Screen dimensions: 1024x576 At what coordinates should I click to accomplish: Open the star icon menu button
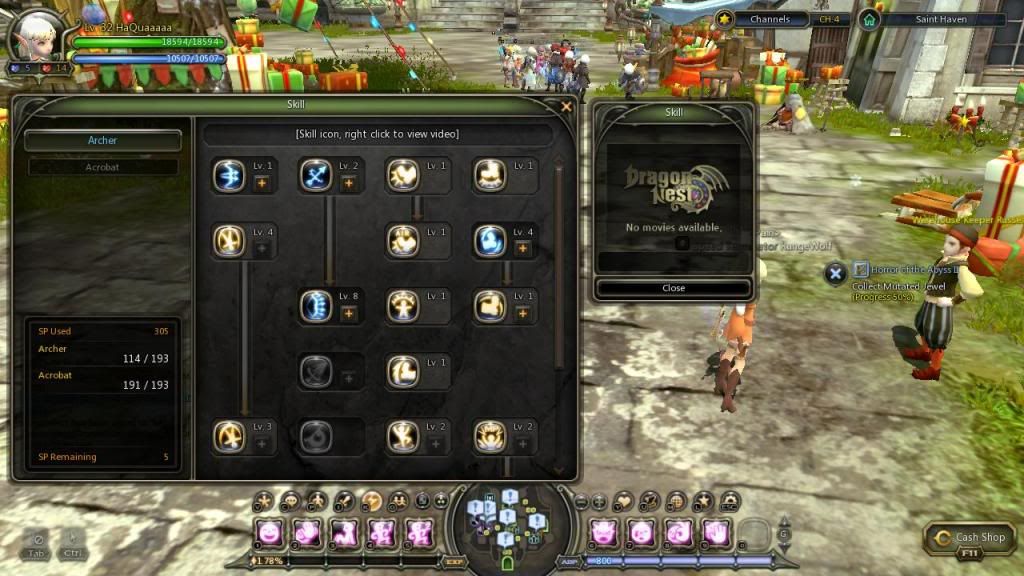(702, 499)
